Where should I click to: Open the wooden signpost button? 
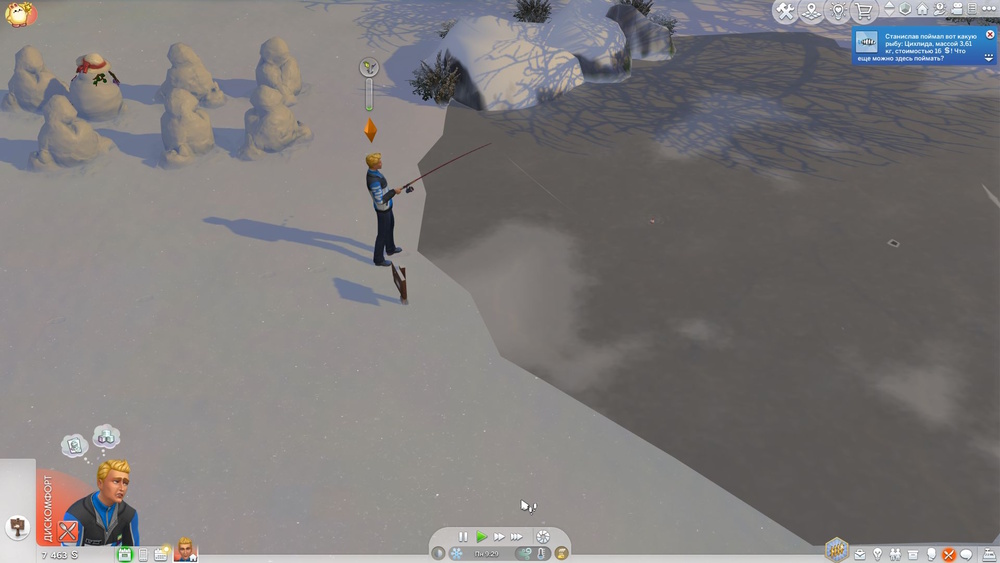[17, 525]
